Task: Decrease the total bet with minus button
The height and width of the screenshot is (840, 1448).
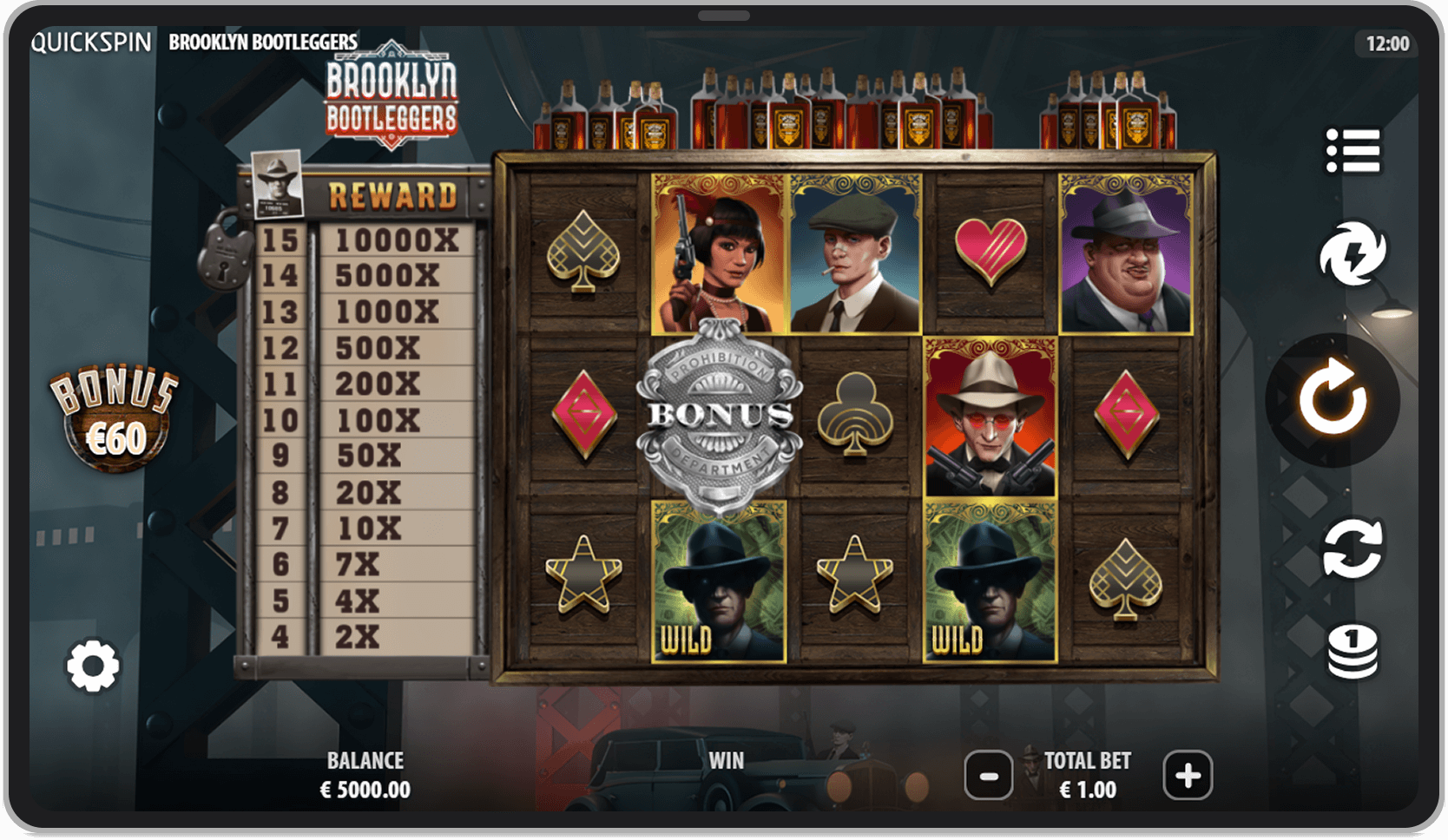Action: coord(989,775)
